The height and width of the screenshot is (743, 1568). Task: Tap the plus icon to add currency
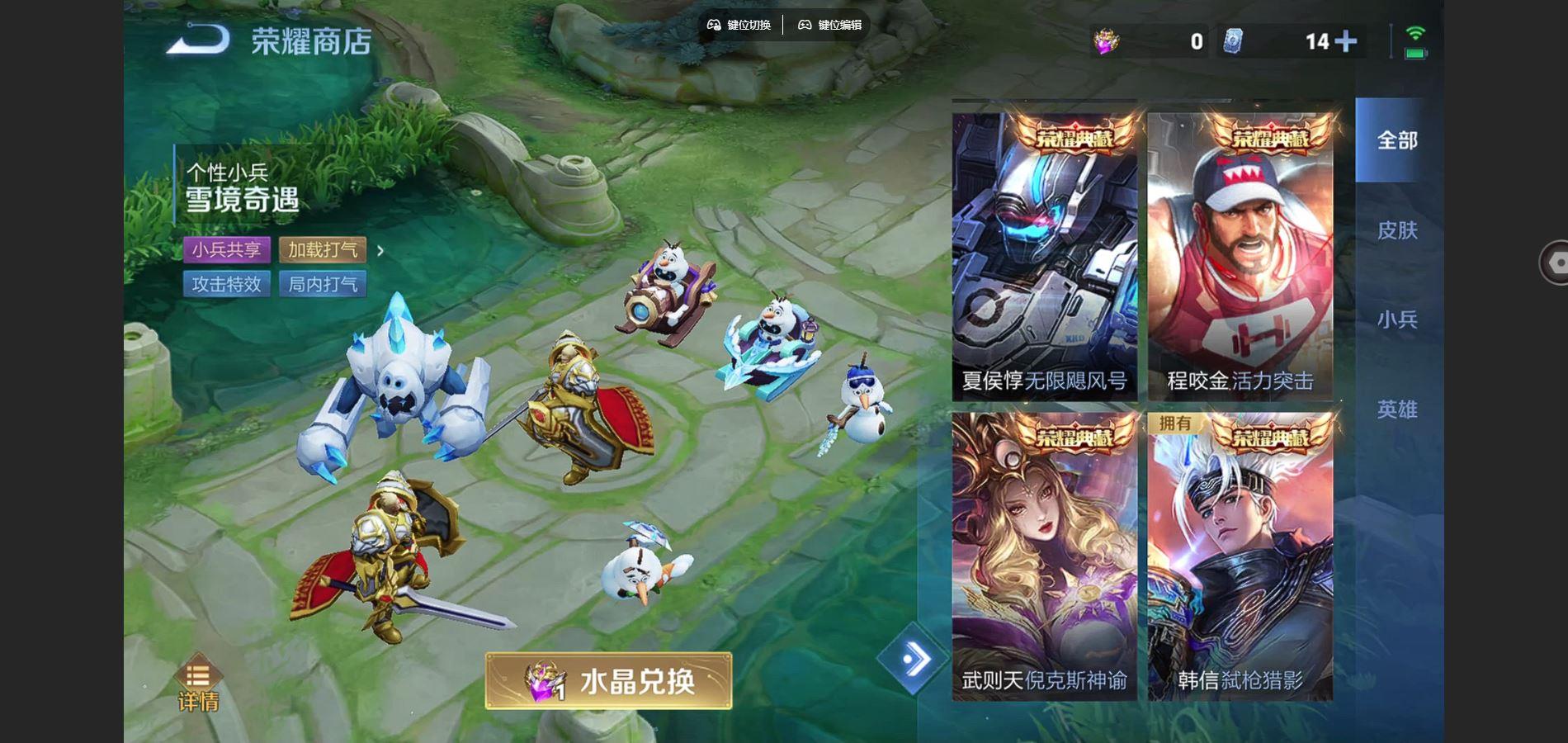(x=1347, y=40)
